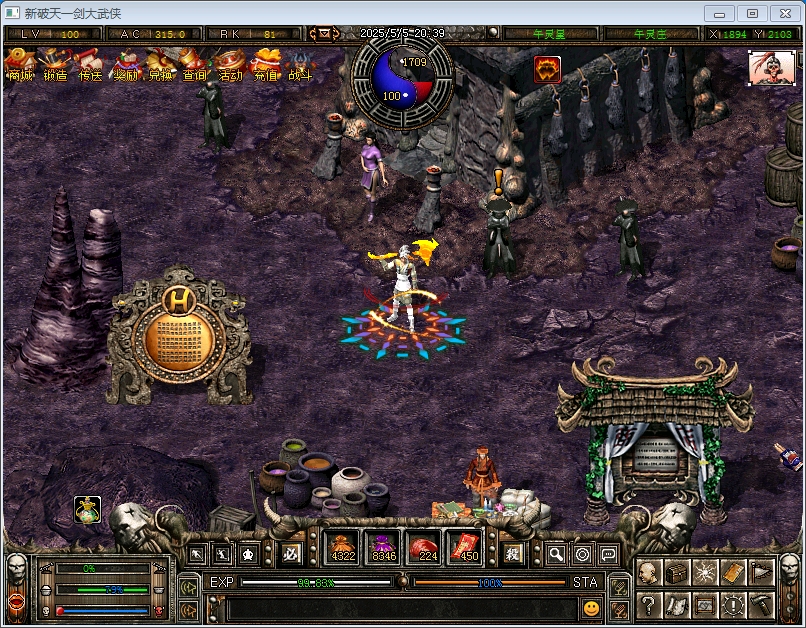This screenshot has height=628, width=806.
Task: Click the chat message input box
Action: (400, 607)
